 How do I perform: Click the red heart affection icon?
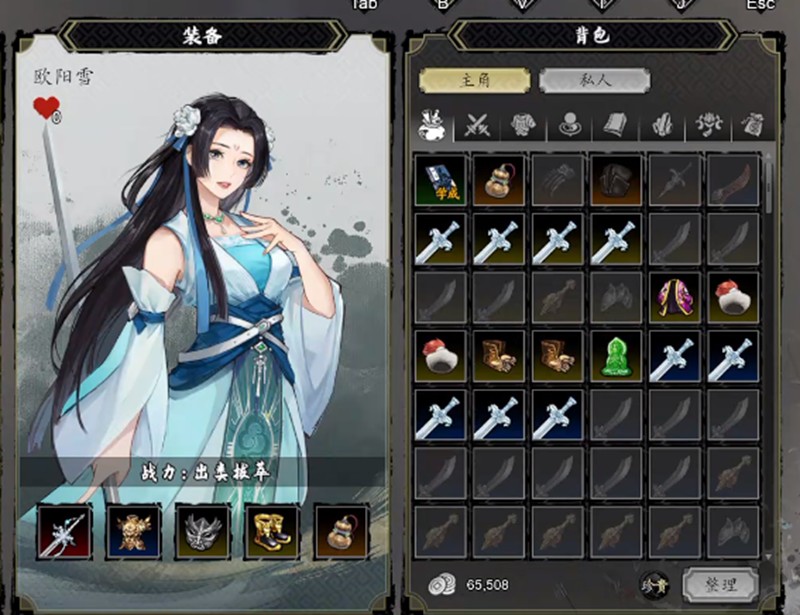[46, 107]
